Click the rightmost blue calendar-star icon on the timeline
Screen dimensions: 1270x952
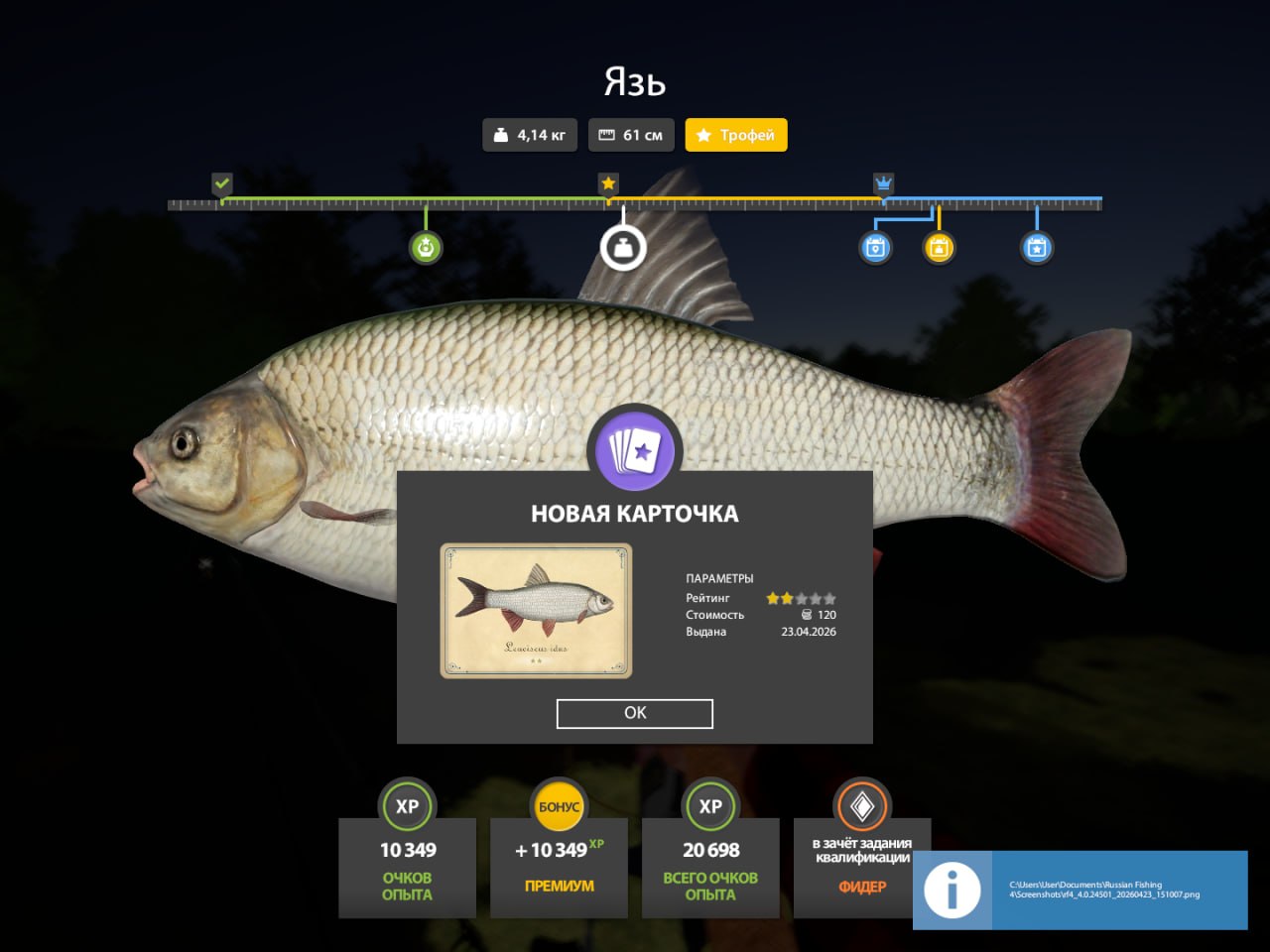pos(1036,248)
